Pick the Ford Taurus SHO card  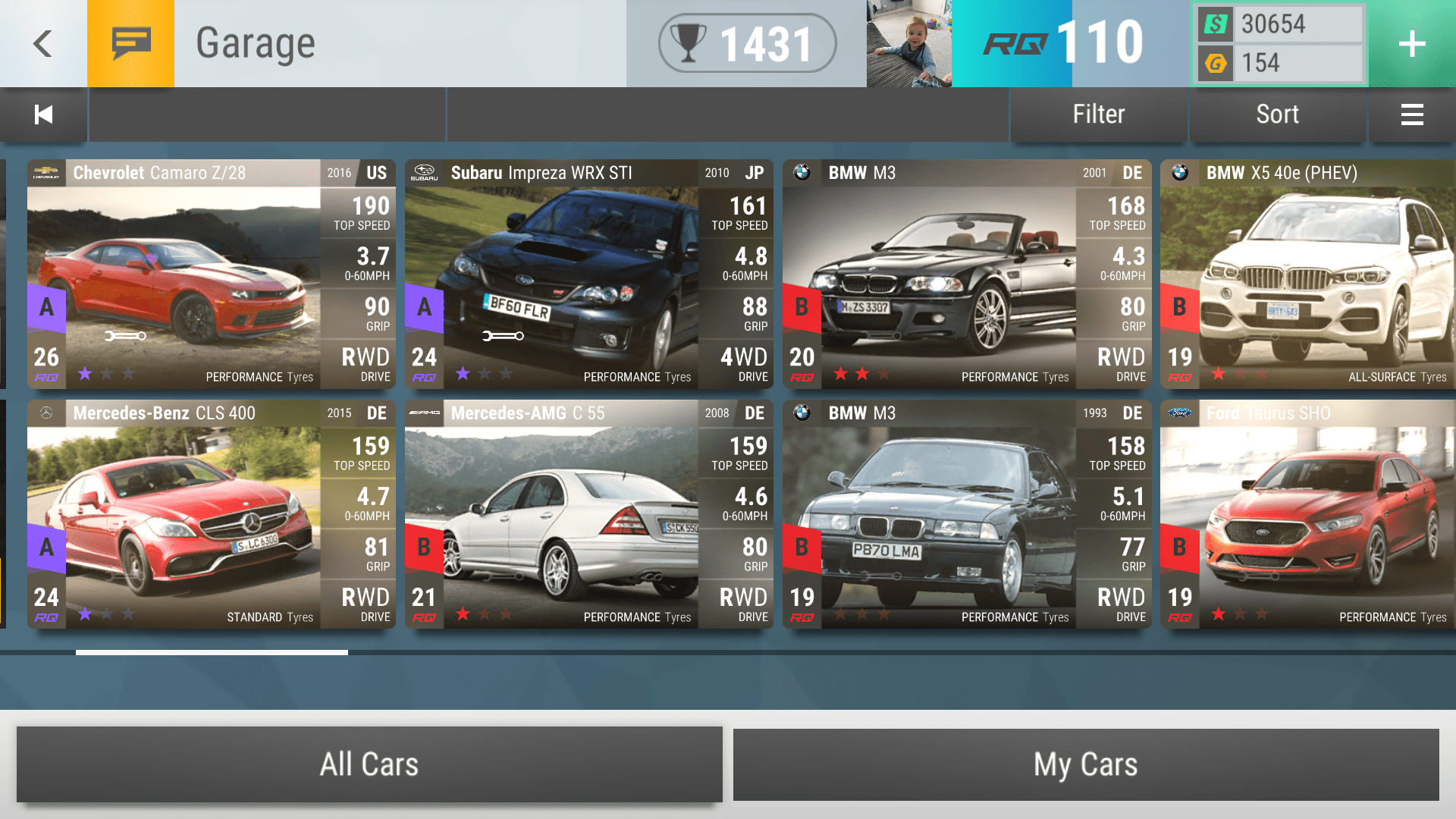pos(1307,514)
